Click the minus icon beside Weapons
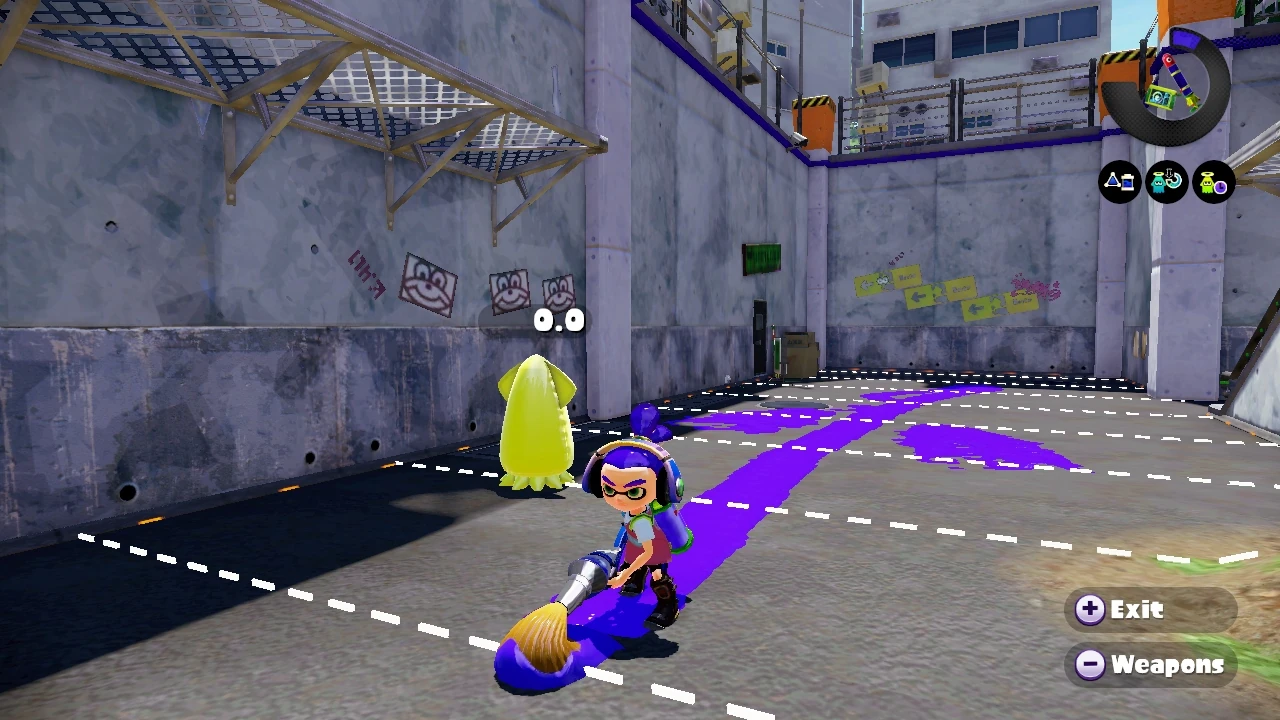This screenshot has width=1280, height=720. (1089, 663)
